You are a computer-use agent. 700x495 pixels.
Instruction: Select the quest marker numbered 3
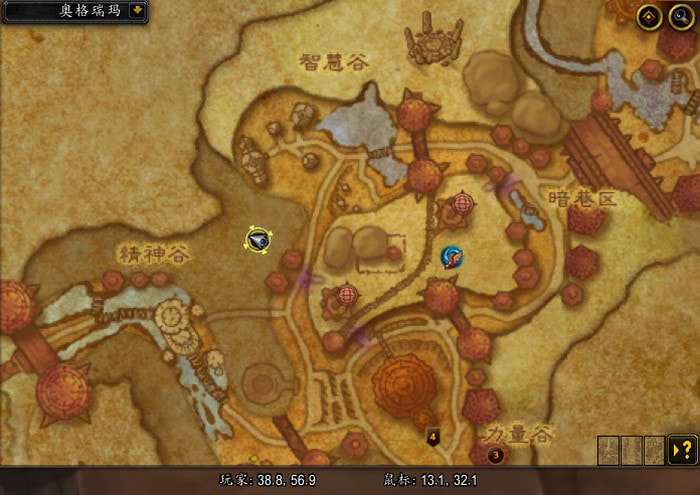(x=495, y=456)
